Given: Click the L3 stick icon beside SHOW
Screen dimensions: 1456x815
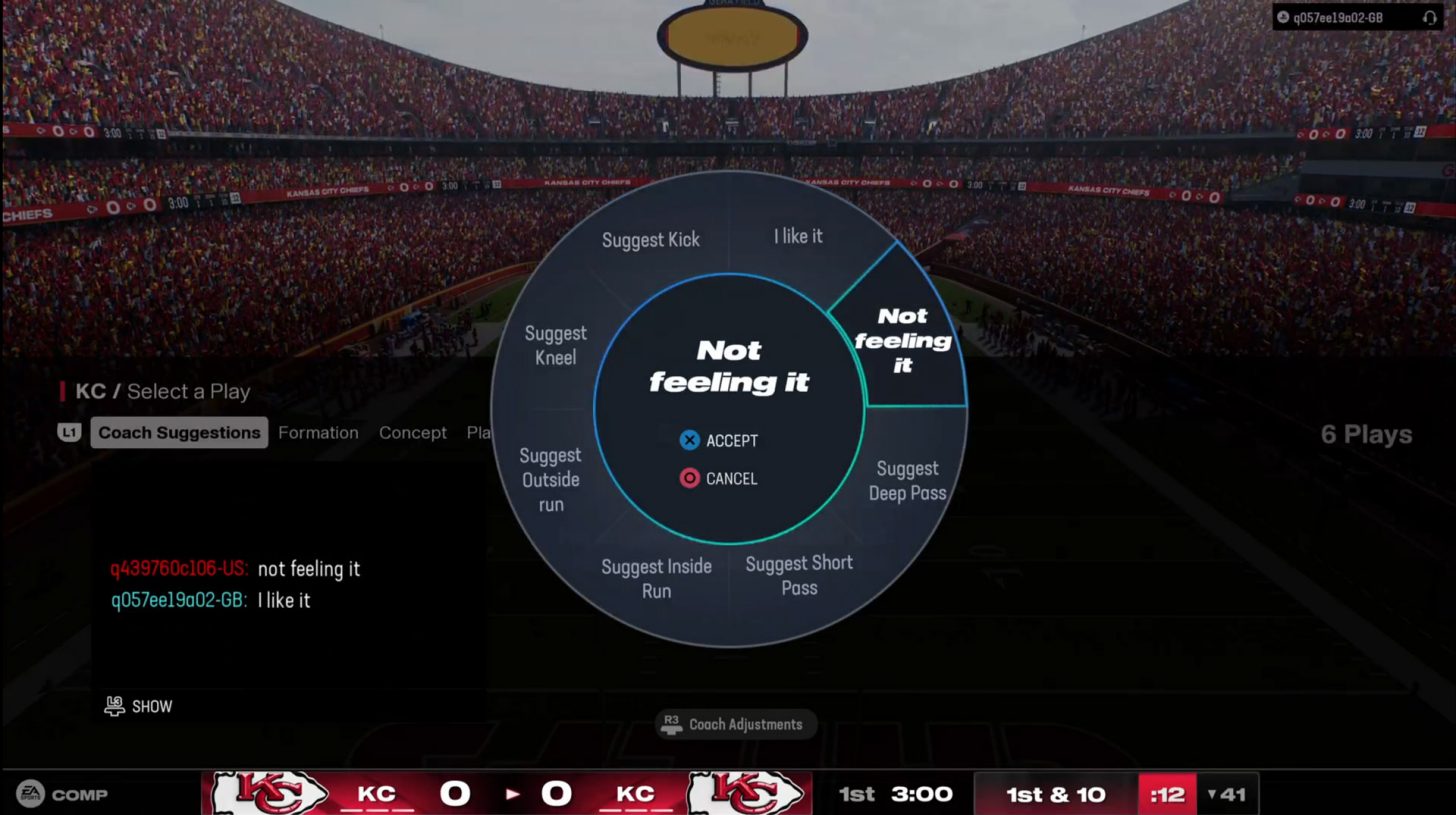Looking at the screenshot, I should tap(113, 706).
